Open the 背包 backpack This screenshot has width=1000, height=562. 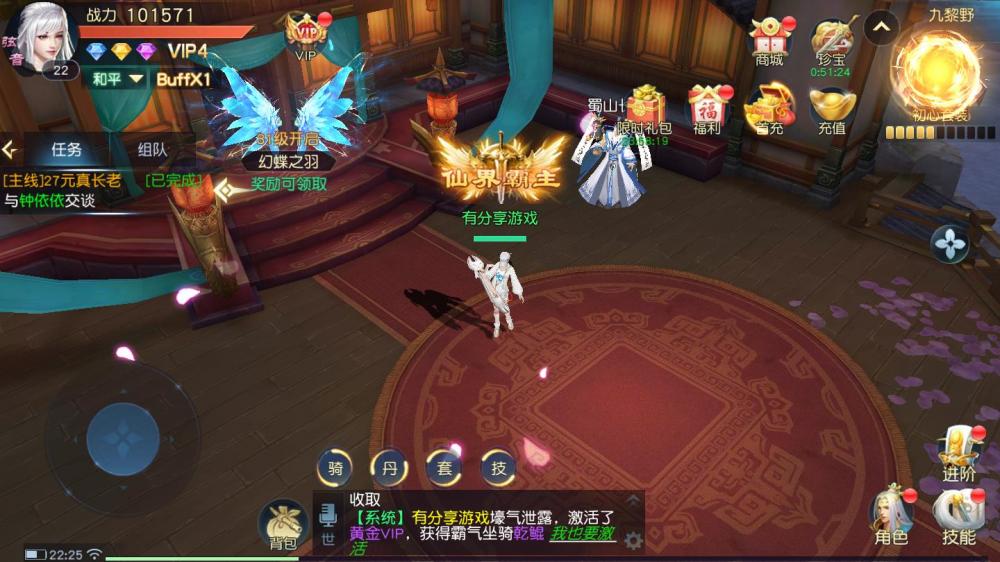283,524
